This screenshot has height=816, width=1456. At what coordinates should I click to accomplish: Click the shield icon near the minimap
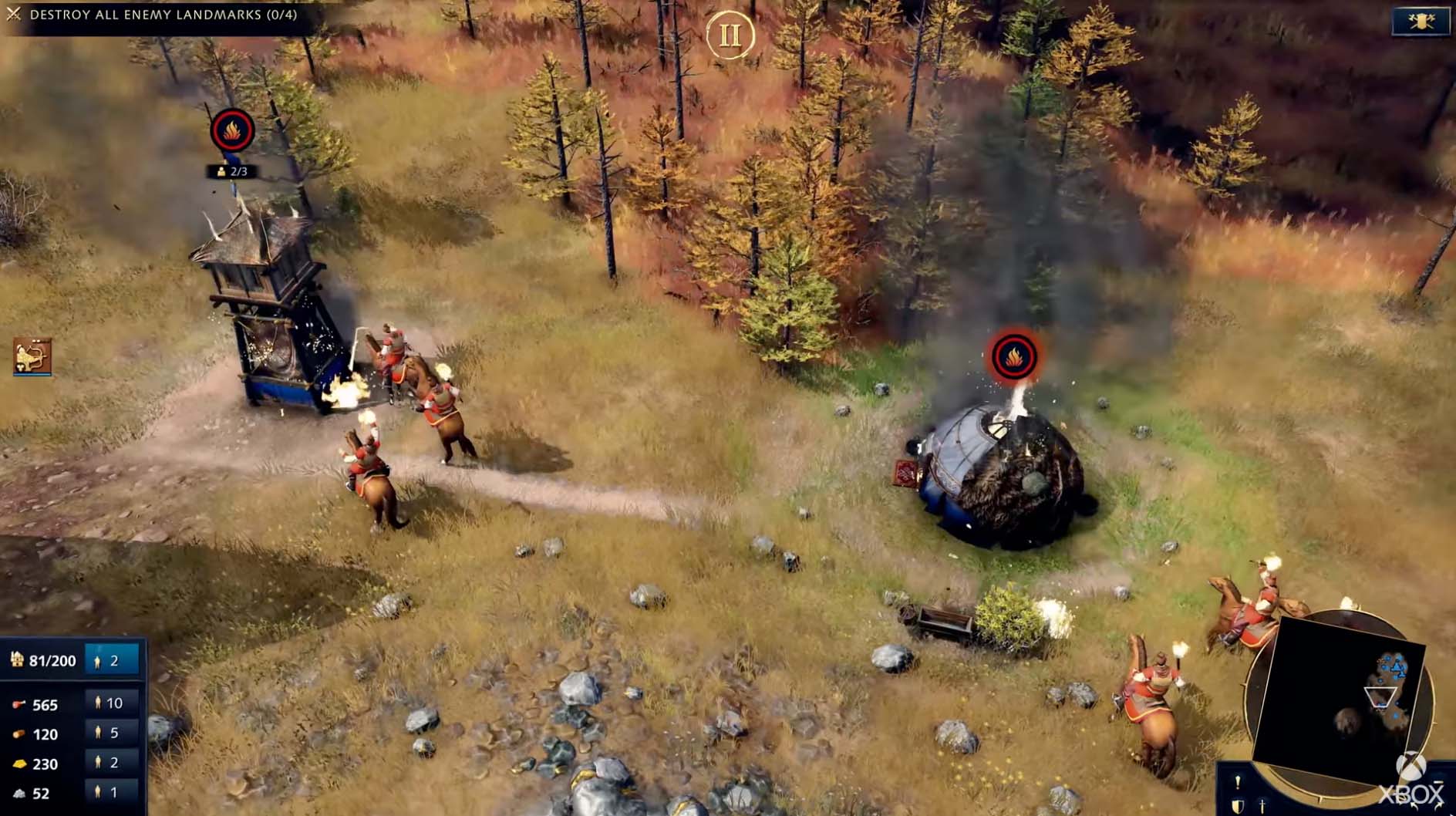click(1239, 807)
